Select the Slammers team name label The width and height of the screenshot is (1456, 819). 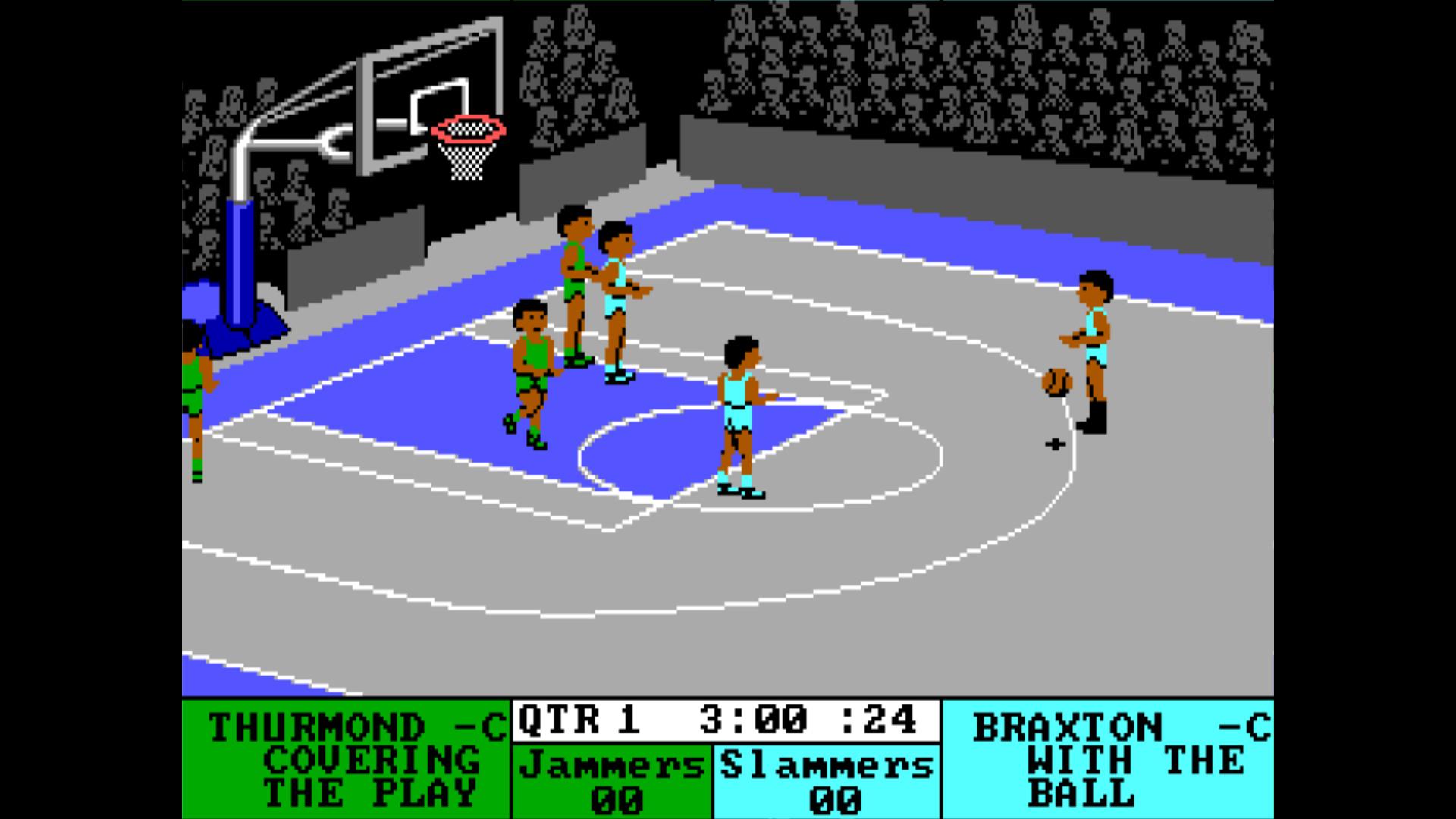827,766
